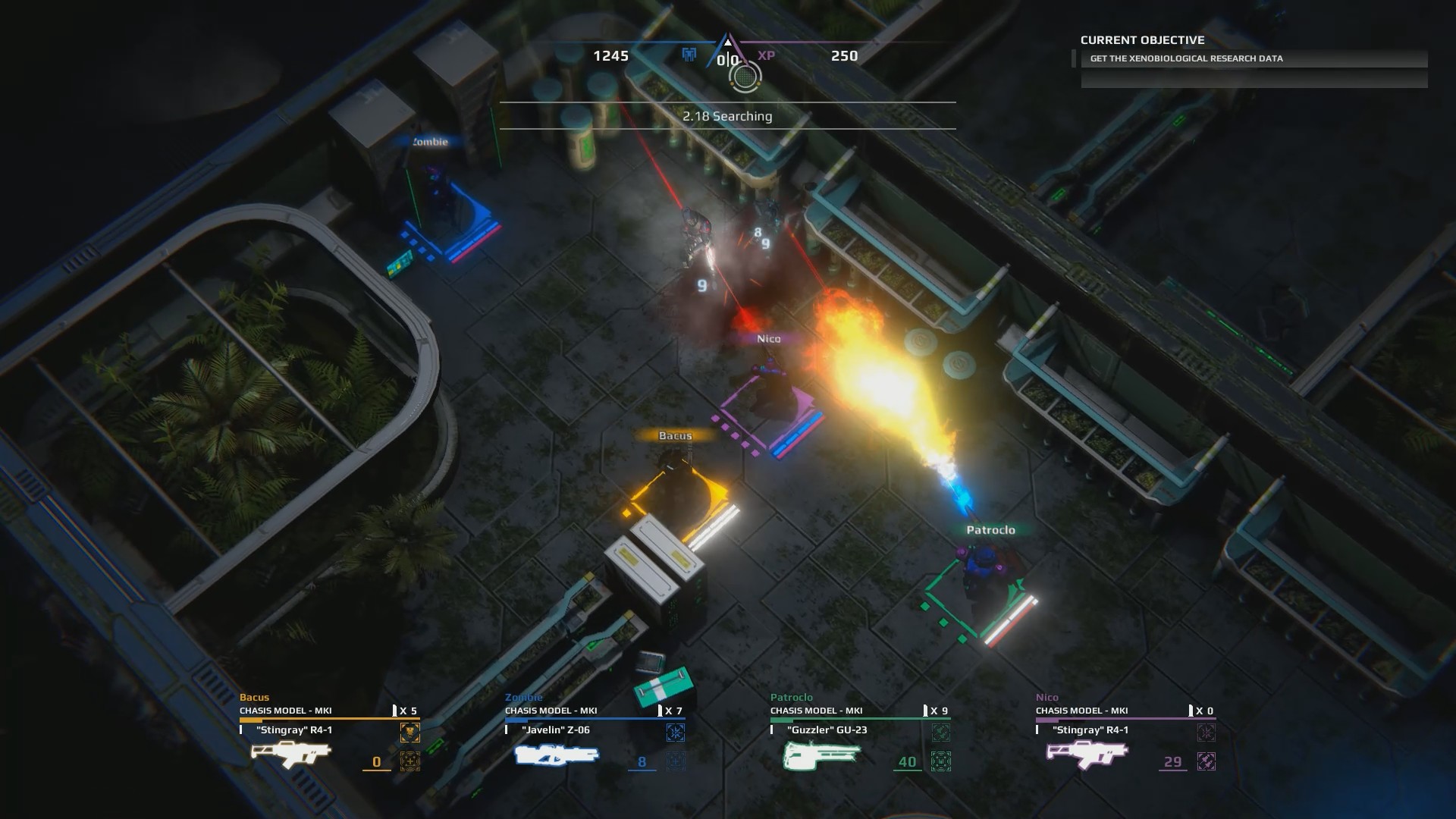
Task: Click the Javelin Z-06 weapon icon
Action: 556,756
